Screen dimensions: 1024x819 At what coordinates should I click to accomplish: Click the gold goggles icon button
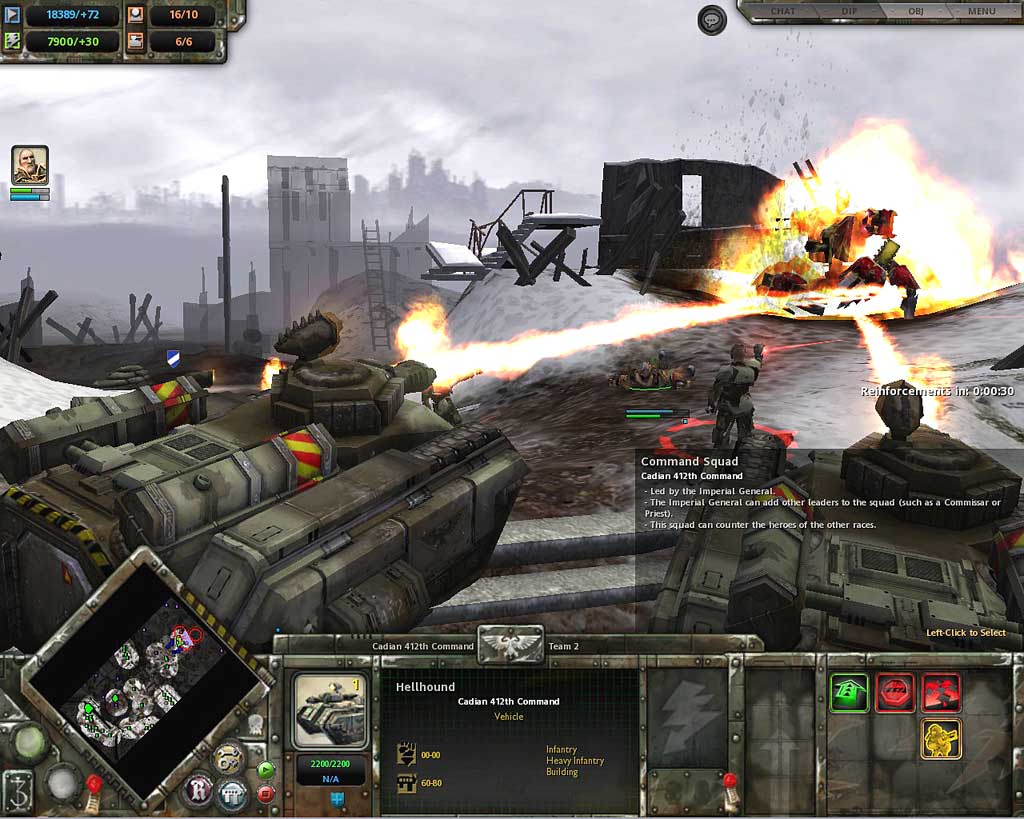230,757
